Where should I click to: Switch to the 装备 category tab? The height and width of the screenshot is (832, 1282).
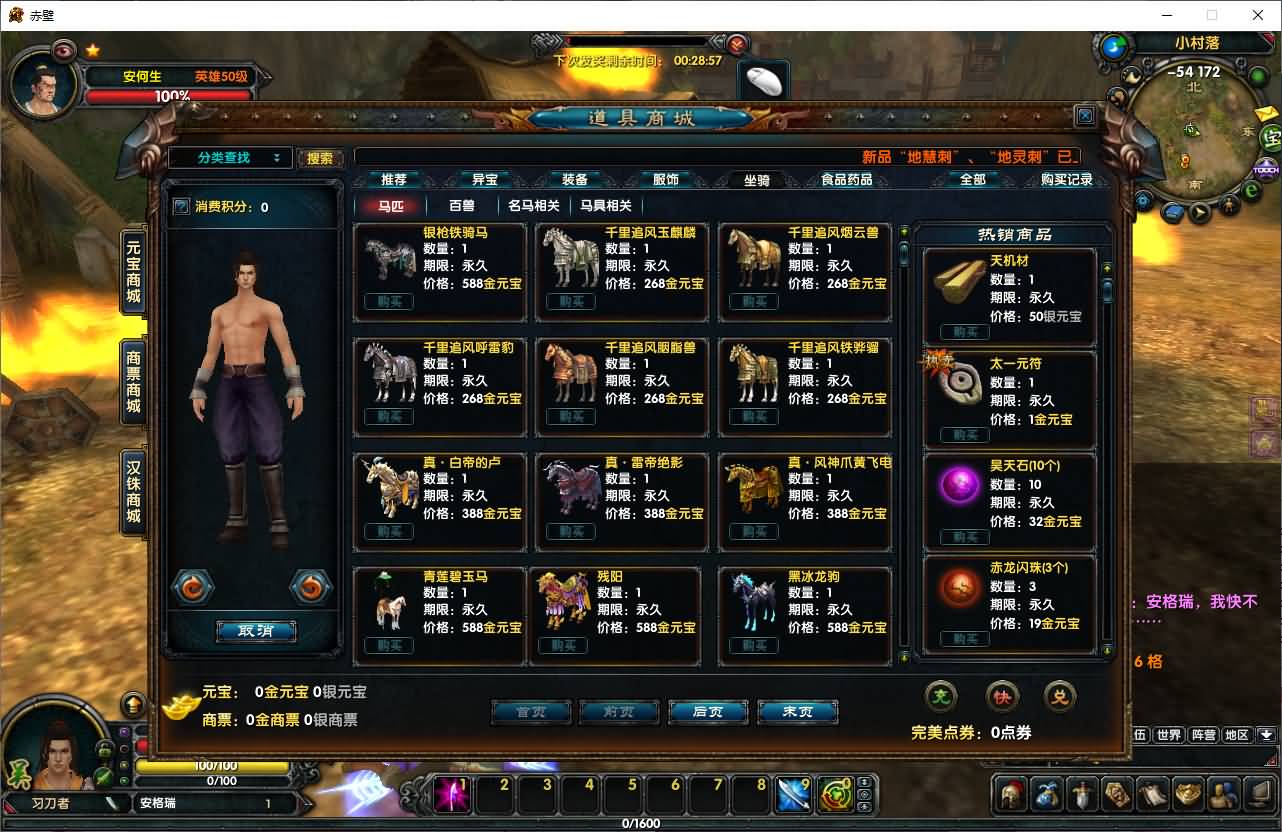(x=575, y=180)
